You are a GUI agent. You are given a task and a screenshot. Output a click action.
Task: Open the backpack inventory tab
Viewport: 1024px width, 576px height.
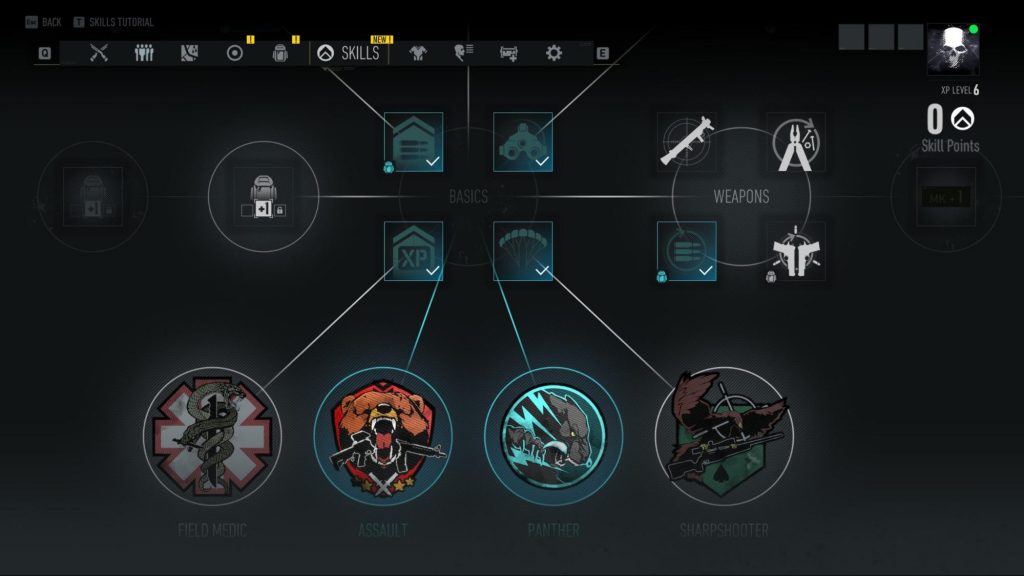click(281, 53)
